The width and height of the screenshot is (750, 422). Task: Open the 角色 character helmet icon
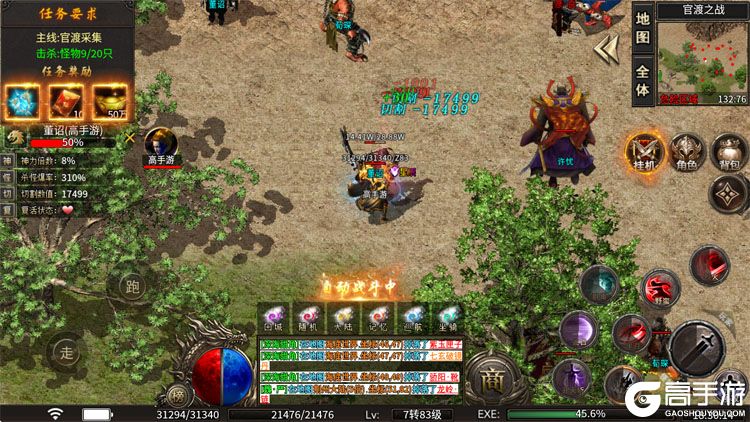tap(686, 151)
